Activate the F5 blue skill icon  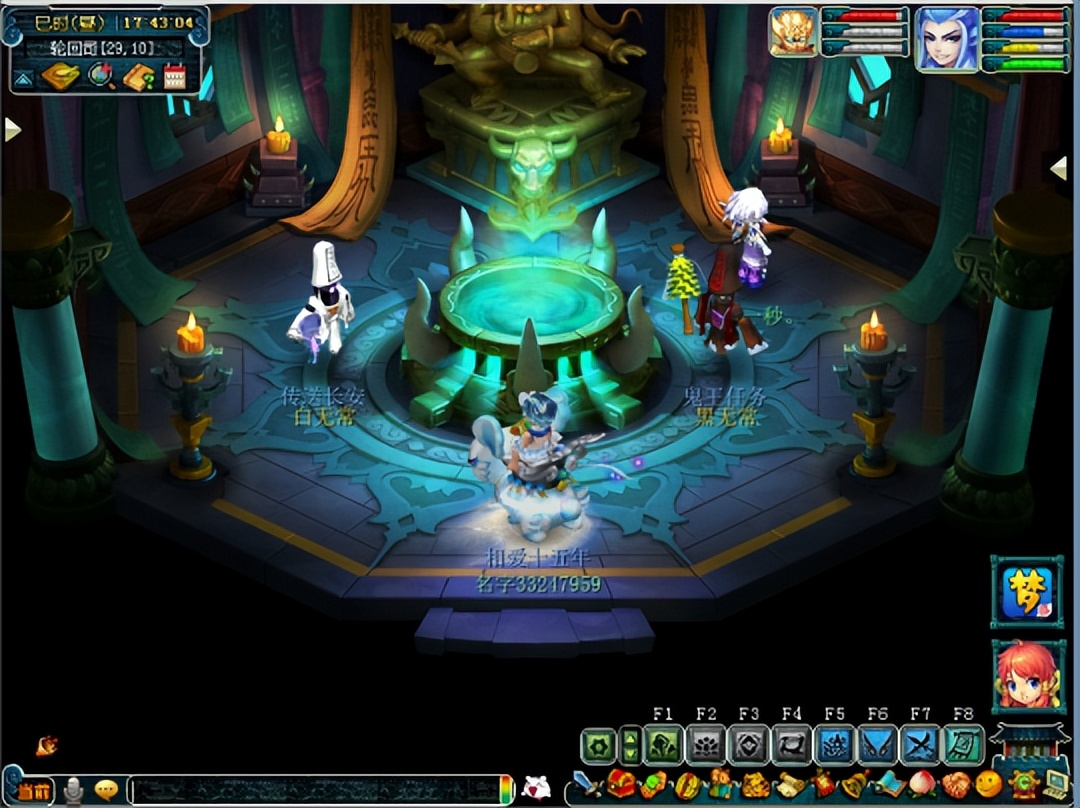coord(834,745)
